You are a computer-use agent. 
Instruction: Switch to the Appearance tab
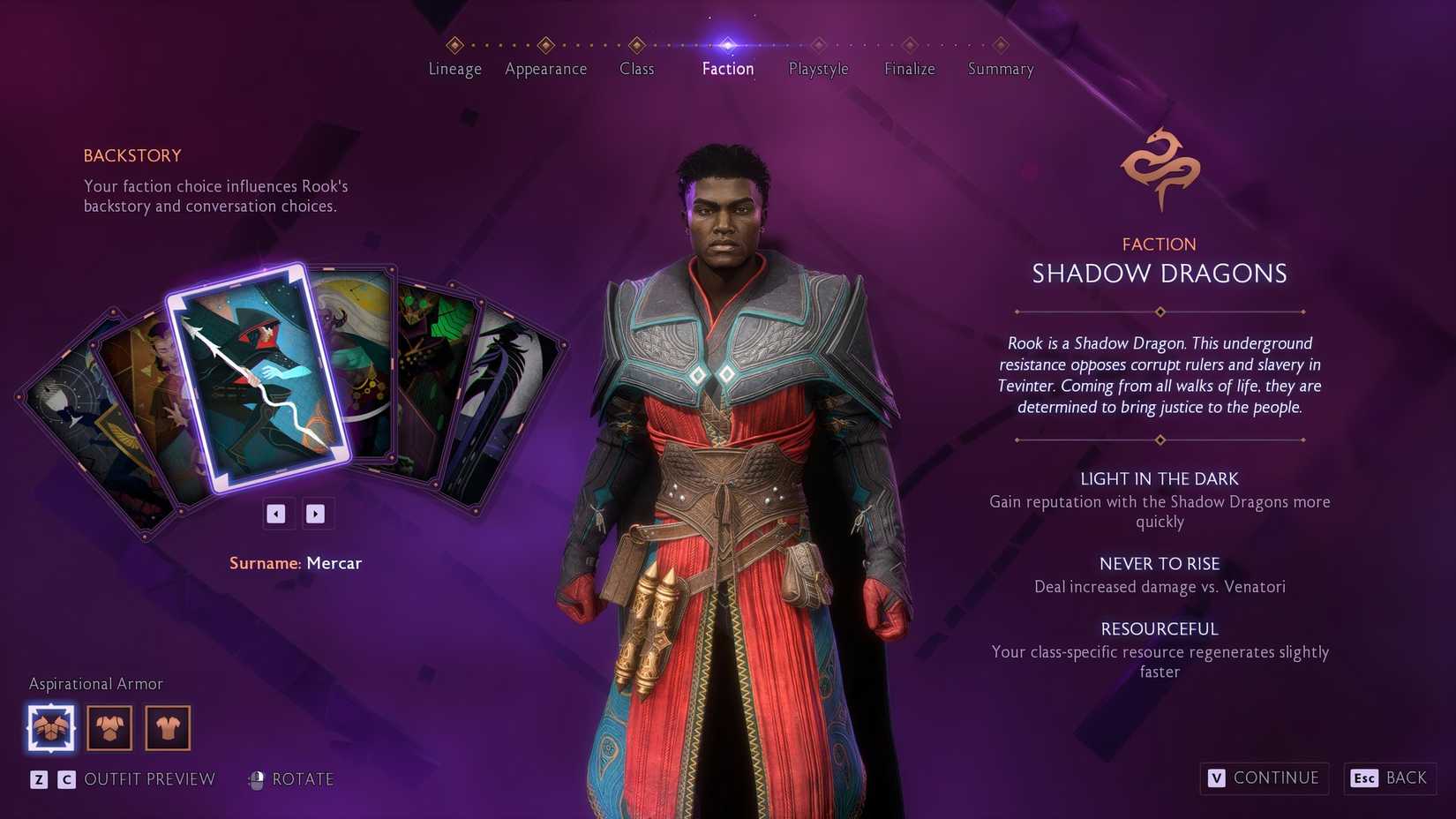pyautogui.click(x=545, y=69)
